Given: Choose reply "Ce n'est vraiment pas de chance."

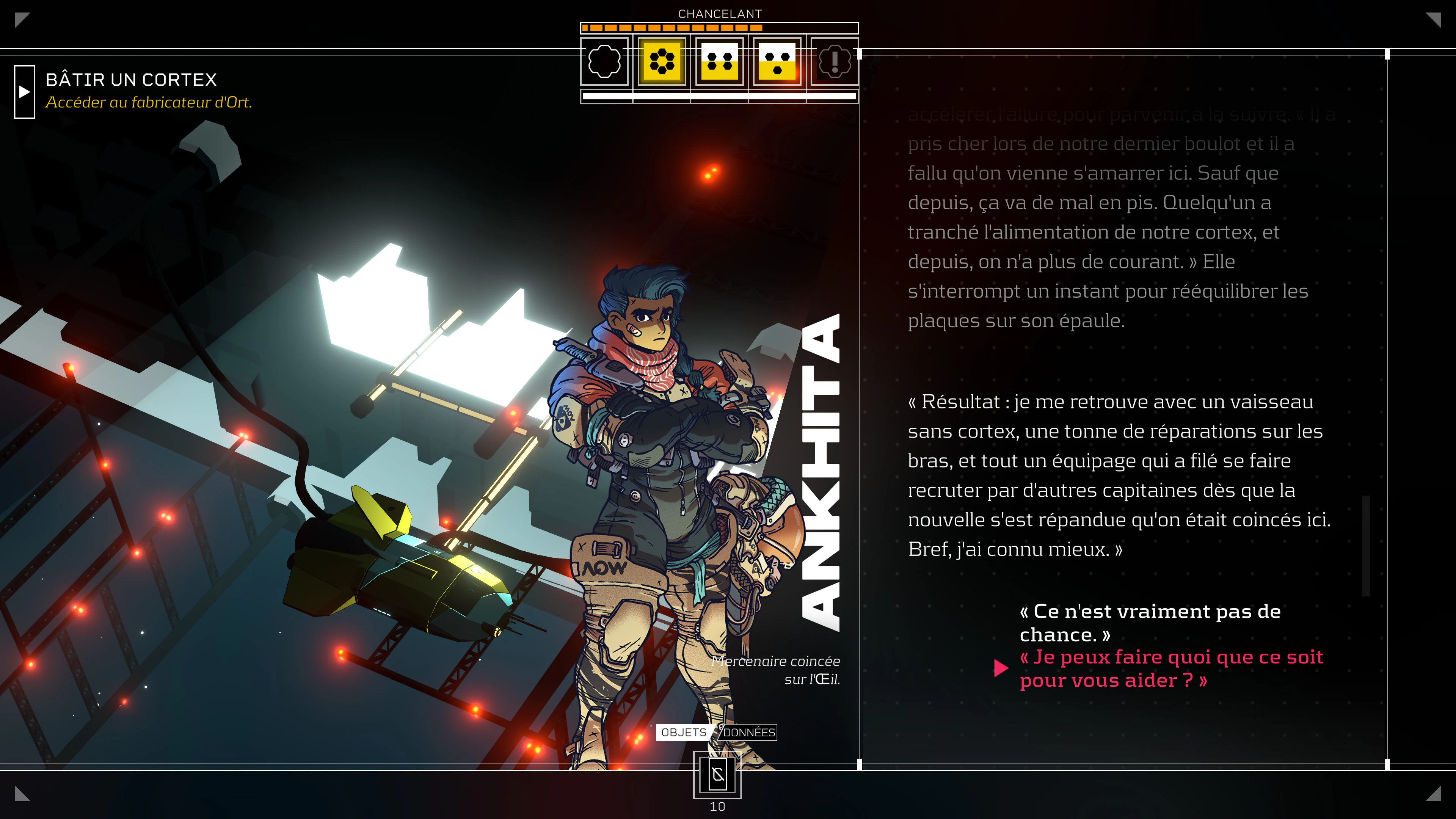Looking at the screenshot, I should tap(1150, 622).
